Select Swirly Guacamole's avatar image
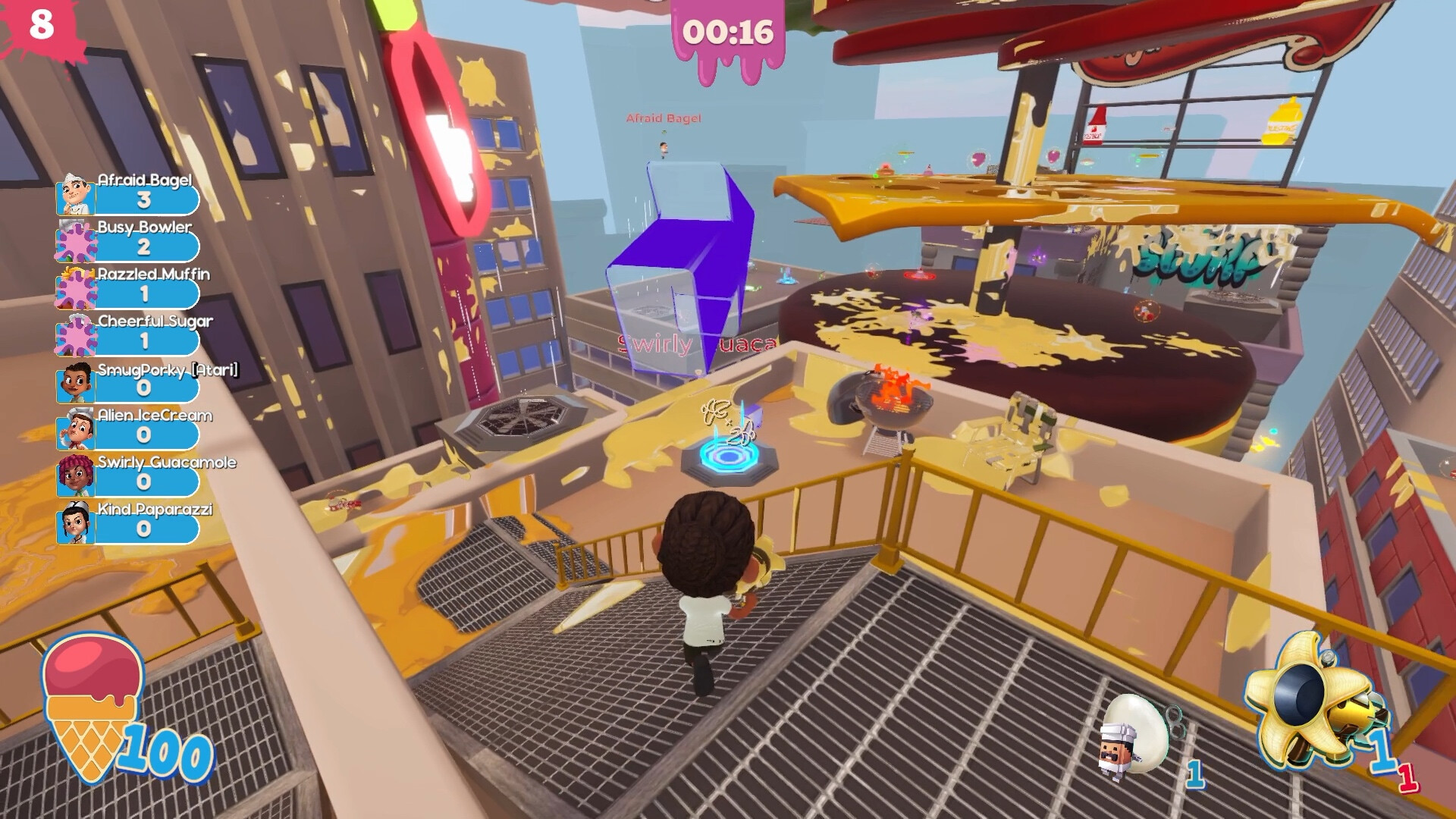 click(74, 478)
